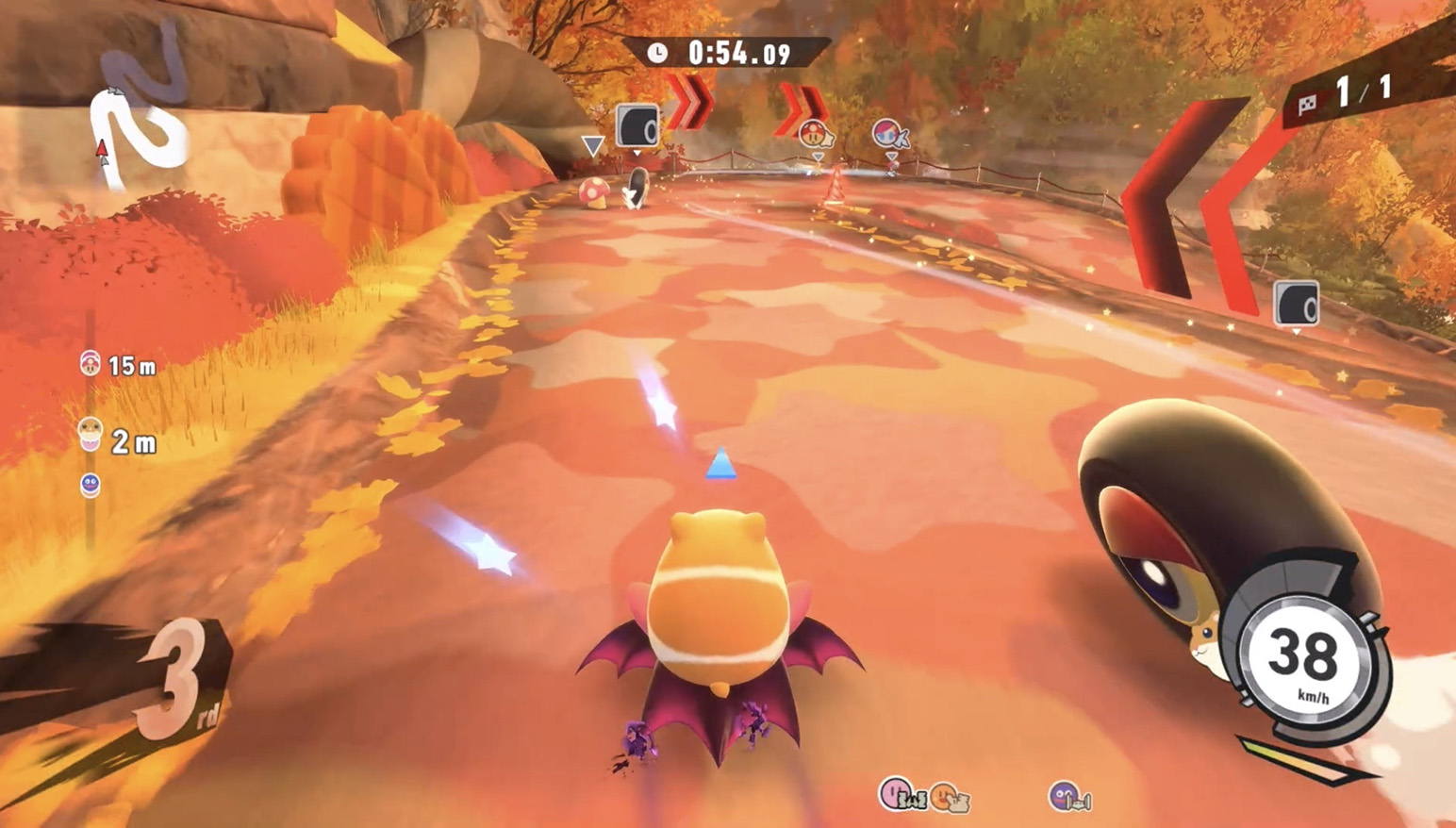
Task: Select the mushroom racer marker with star machine
Action: [x=816, y=133]
